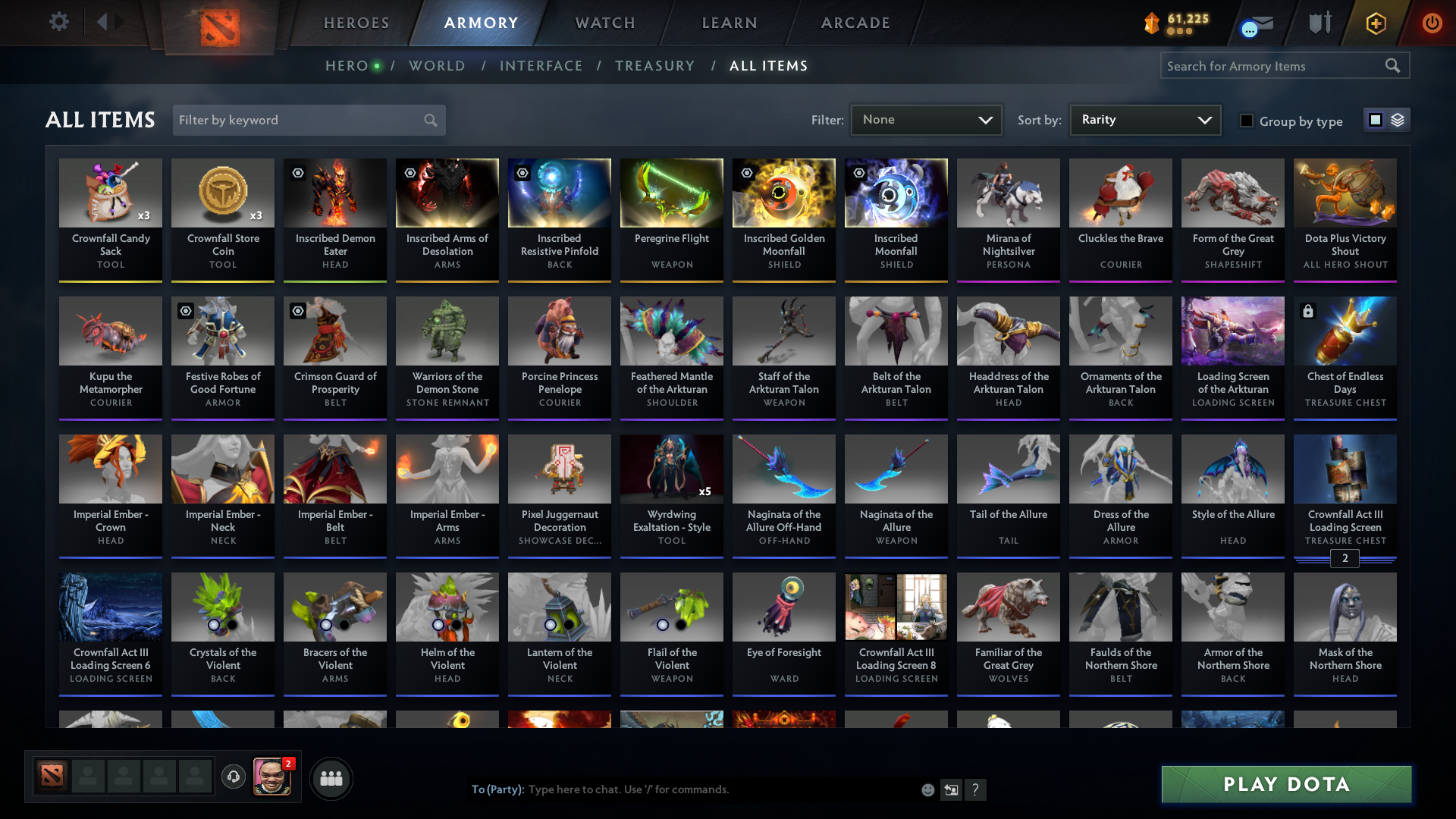
Task: Expand the Crownfall Act III Loading Screen stack
Action: 1345,560
